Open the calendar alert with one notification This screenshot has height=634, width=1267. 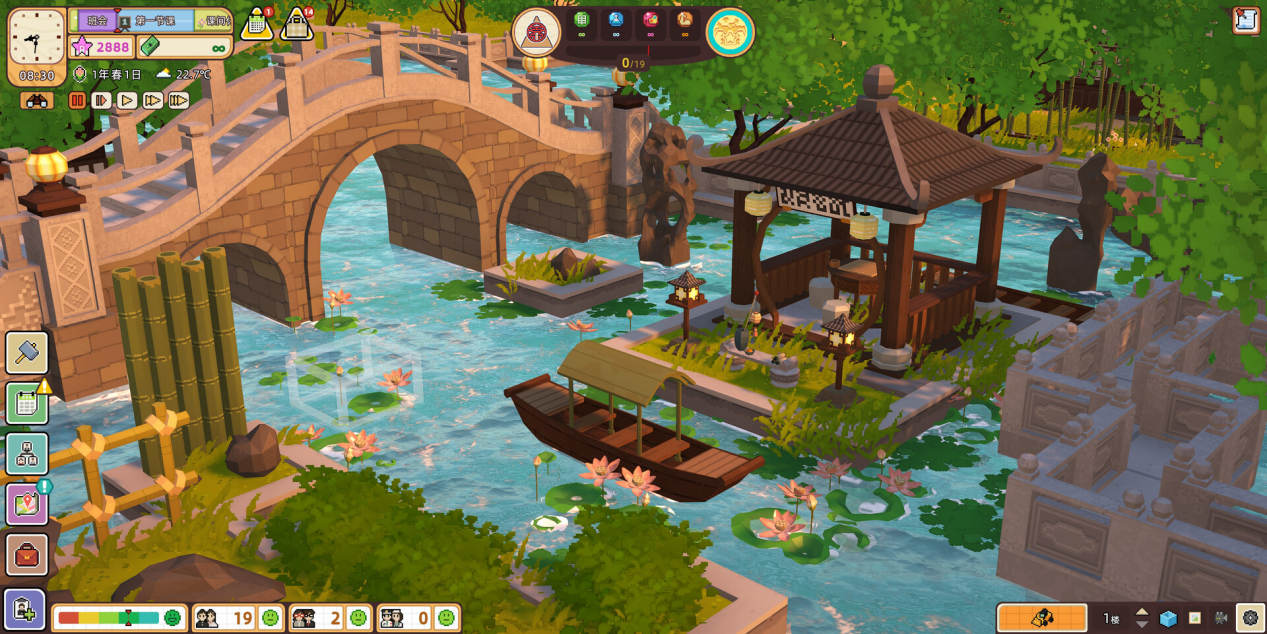257,24
